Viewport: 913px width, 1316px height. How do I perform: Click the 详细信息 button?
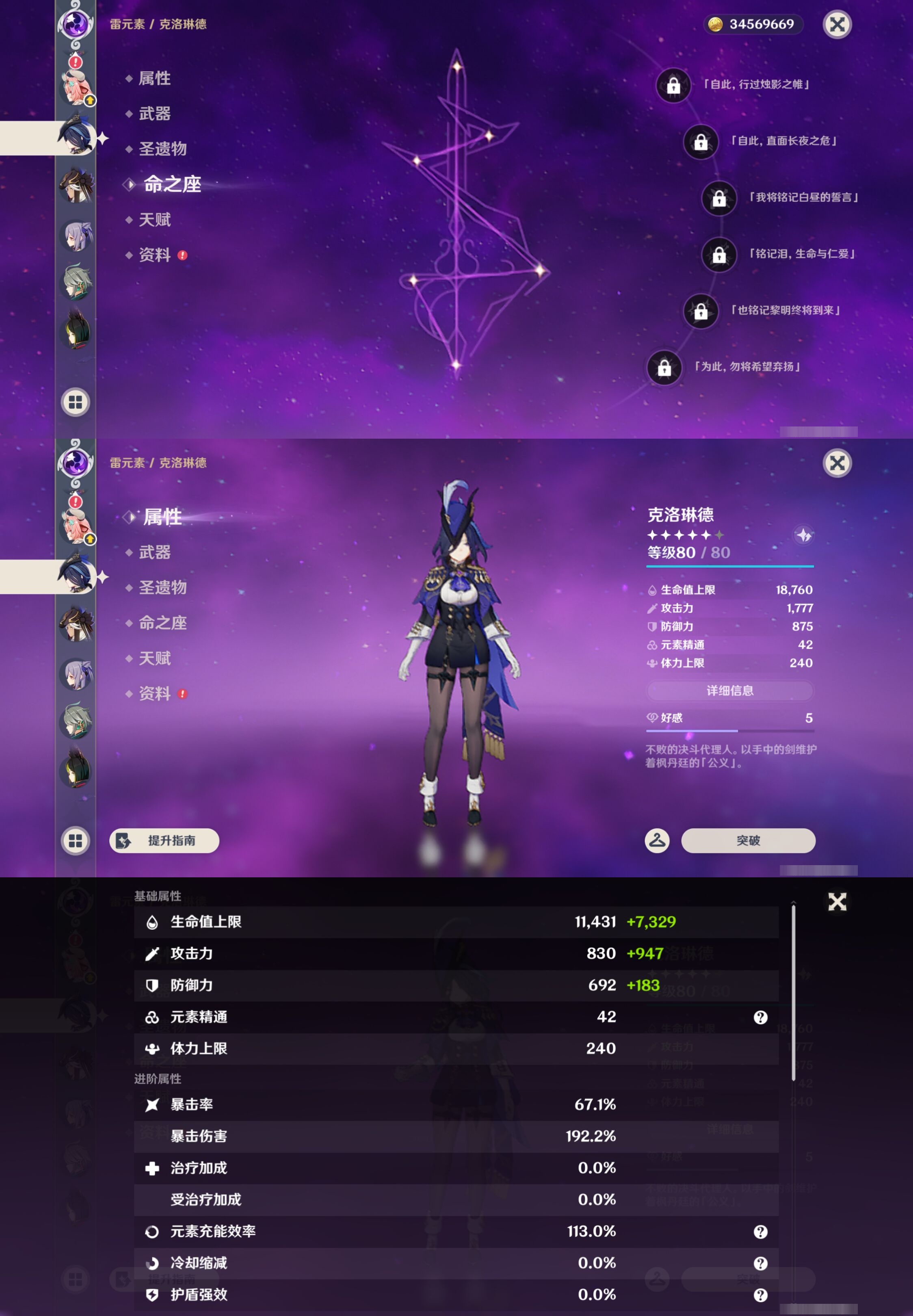point(730,691)
